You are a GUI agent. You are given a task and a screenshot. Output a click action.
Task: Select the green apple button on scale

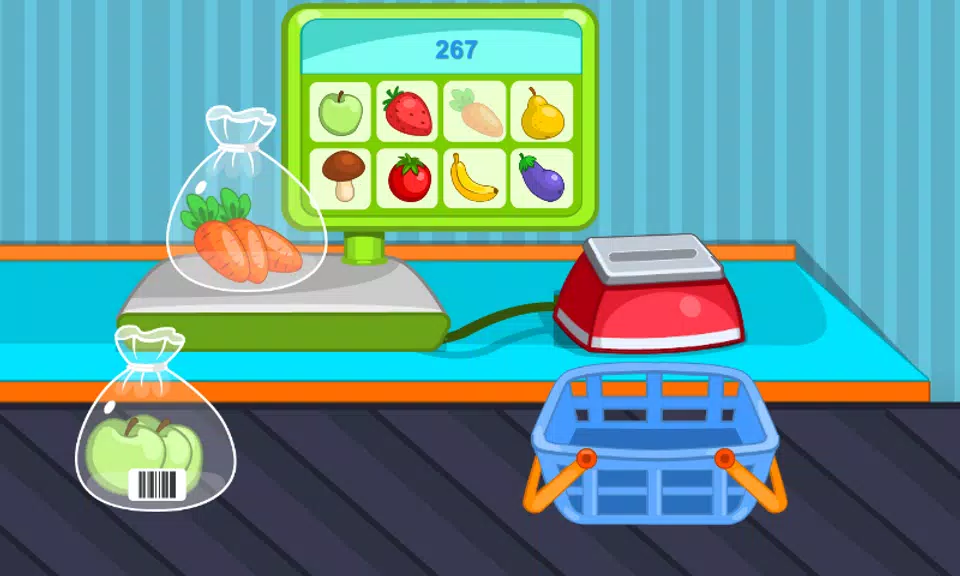pos(340,112)
